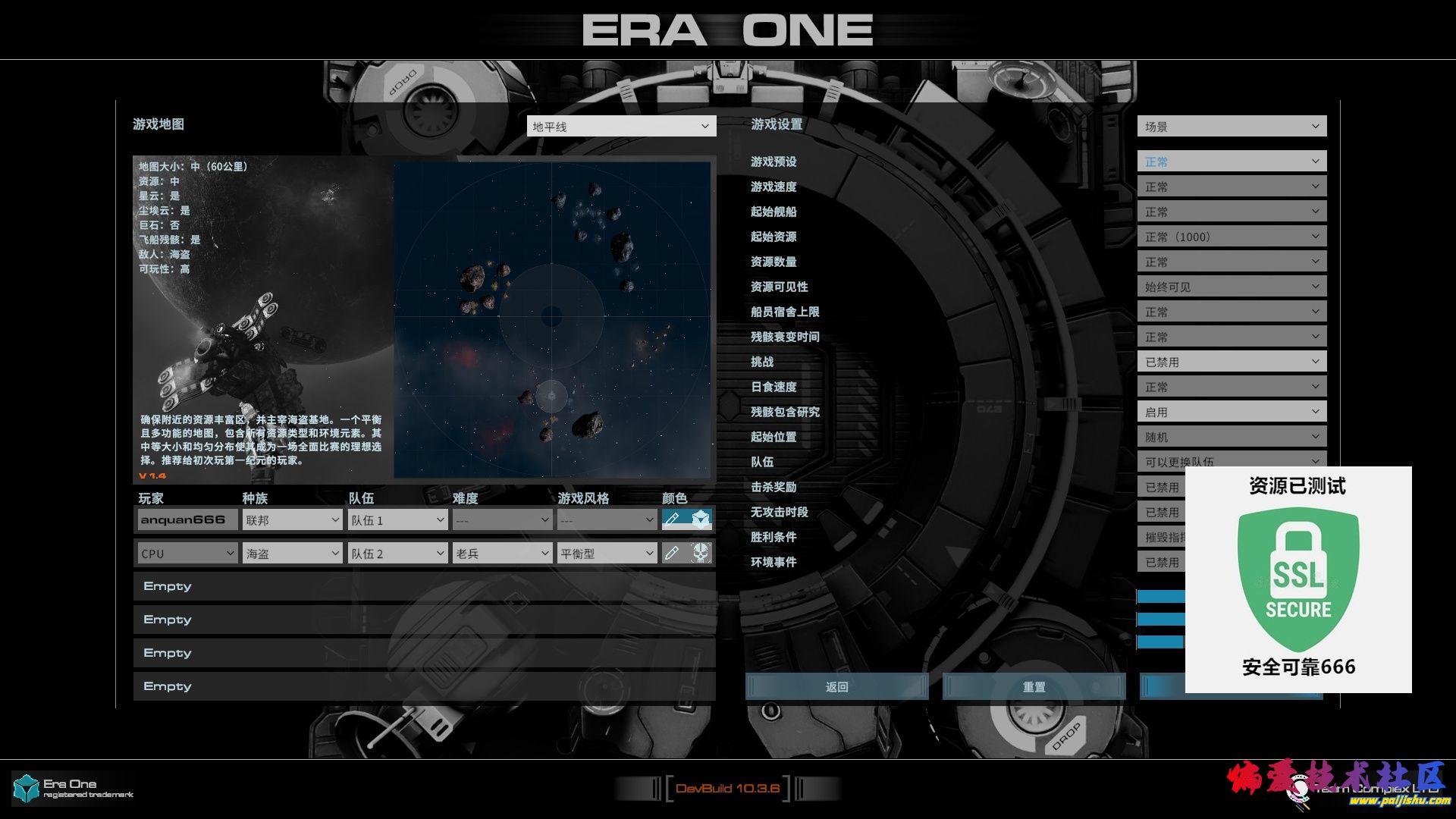Open the 启用 wreck research dropdown
The height and width of the screenshot is (819, 1456).
[x=1232, y=412]
